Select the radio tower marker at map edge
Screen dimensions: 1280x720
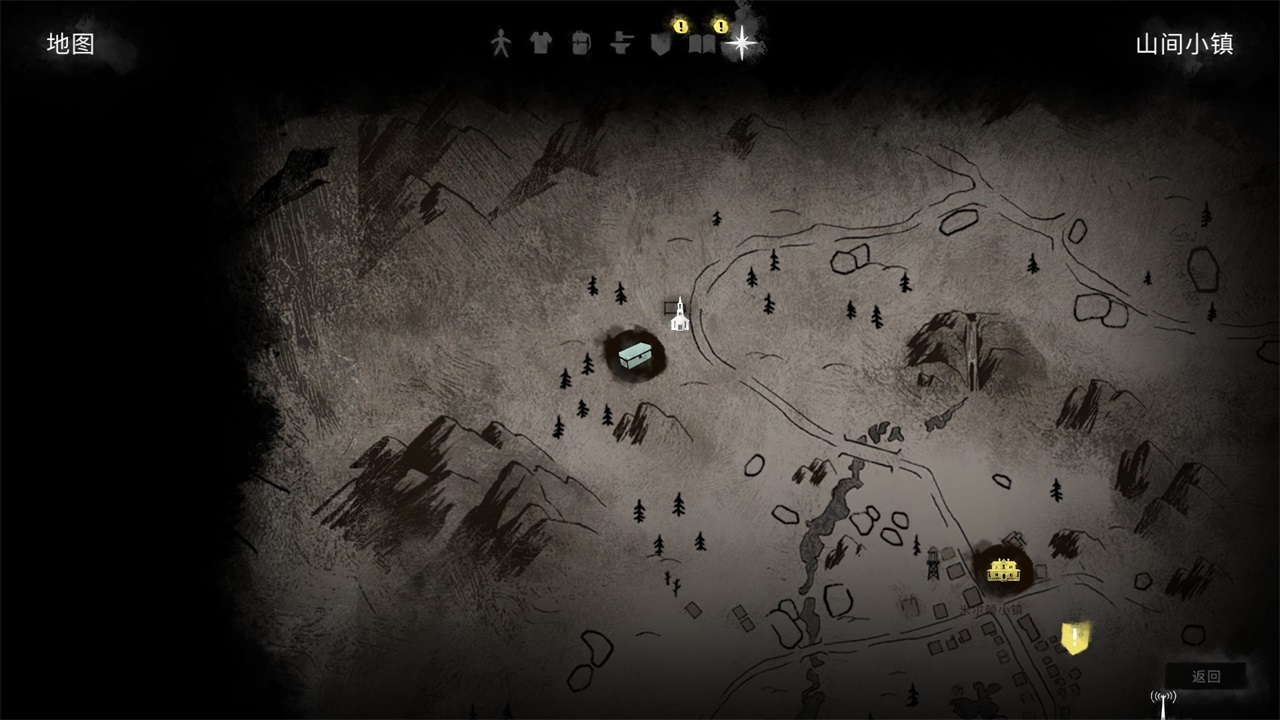pyautogui.click(x=1163, y=703)
